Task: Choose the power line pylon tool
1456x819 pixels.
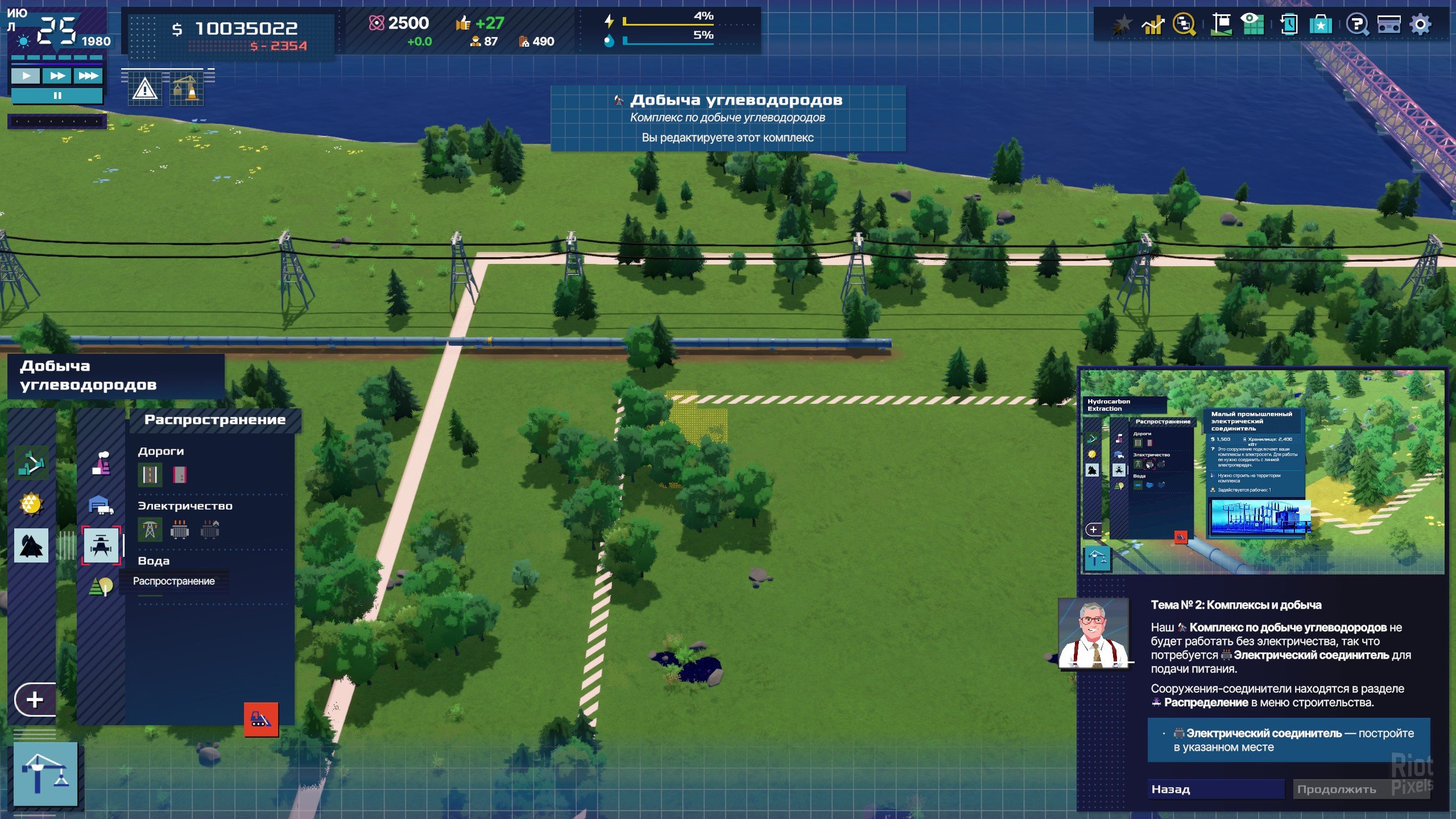Action: (150, 530)
